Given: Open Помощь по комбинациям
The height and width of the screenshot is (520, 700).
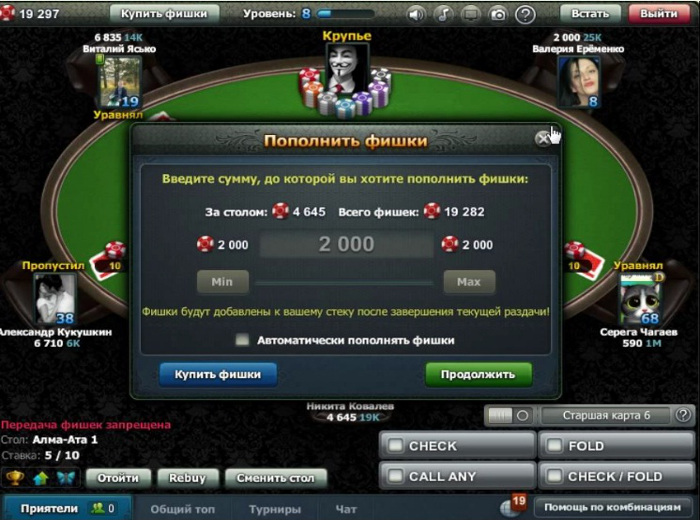Looking at the screenshot, I should pyautogui.click(x=612, y=506).
